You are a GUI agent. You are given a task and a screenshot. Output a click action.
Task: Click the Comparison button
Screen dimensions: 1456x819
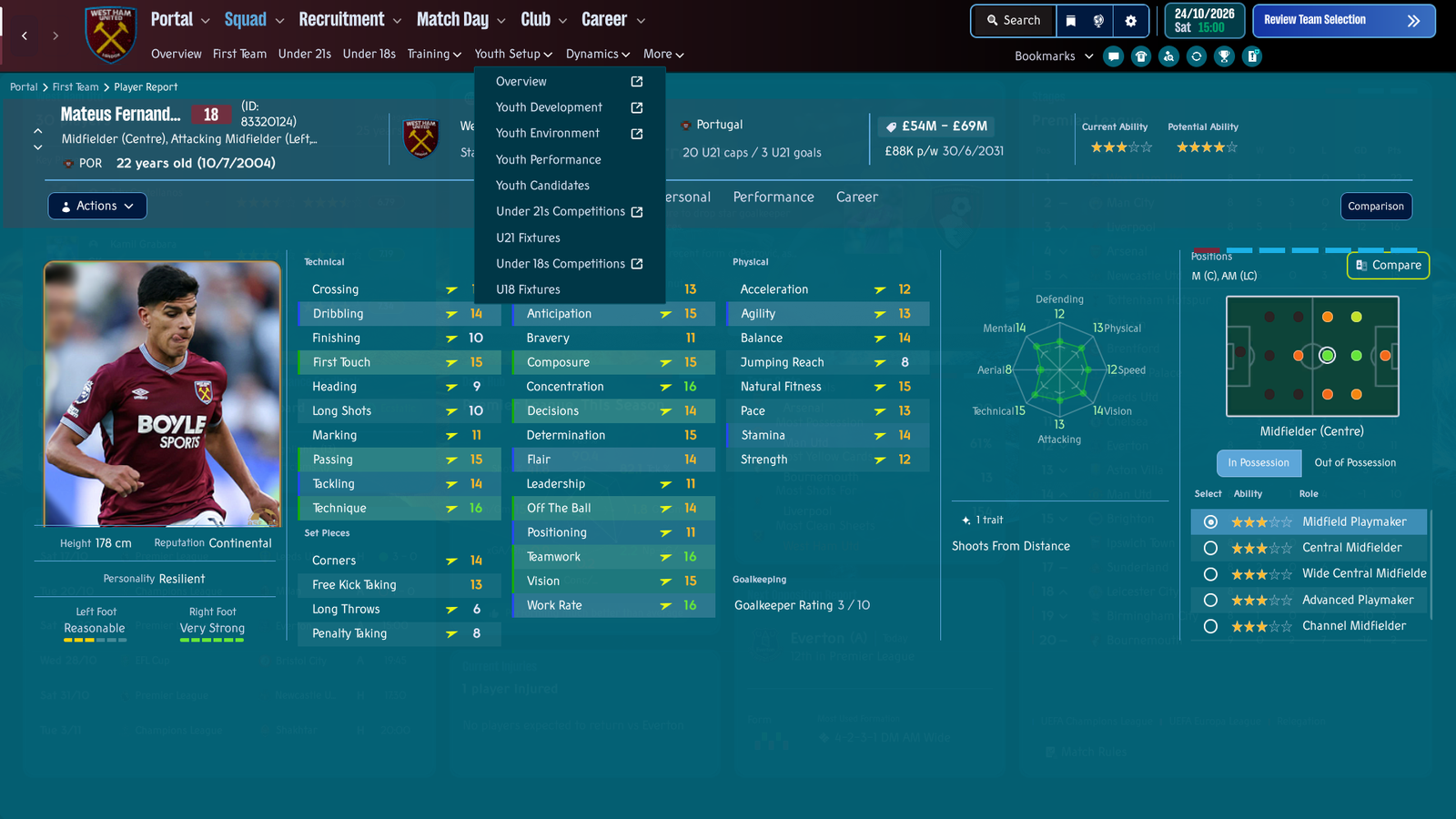[1375, 207]
